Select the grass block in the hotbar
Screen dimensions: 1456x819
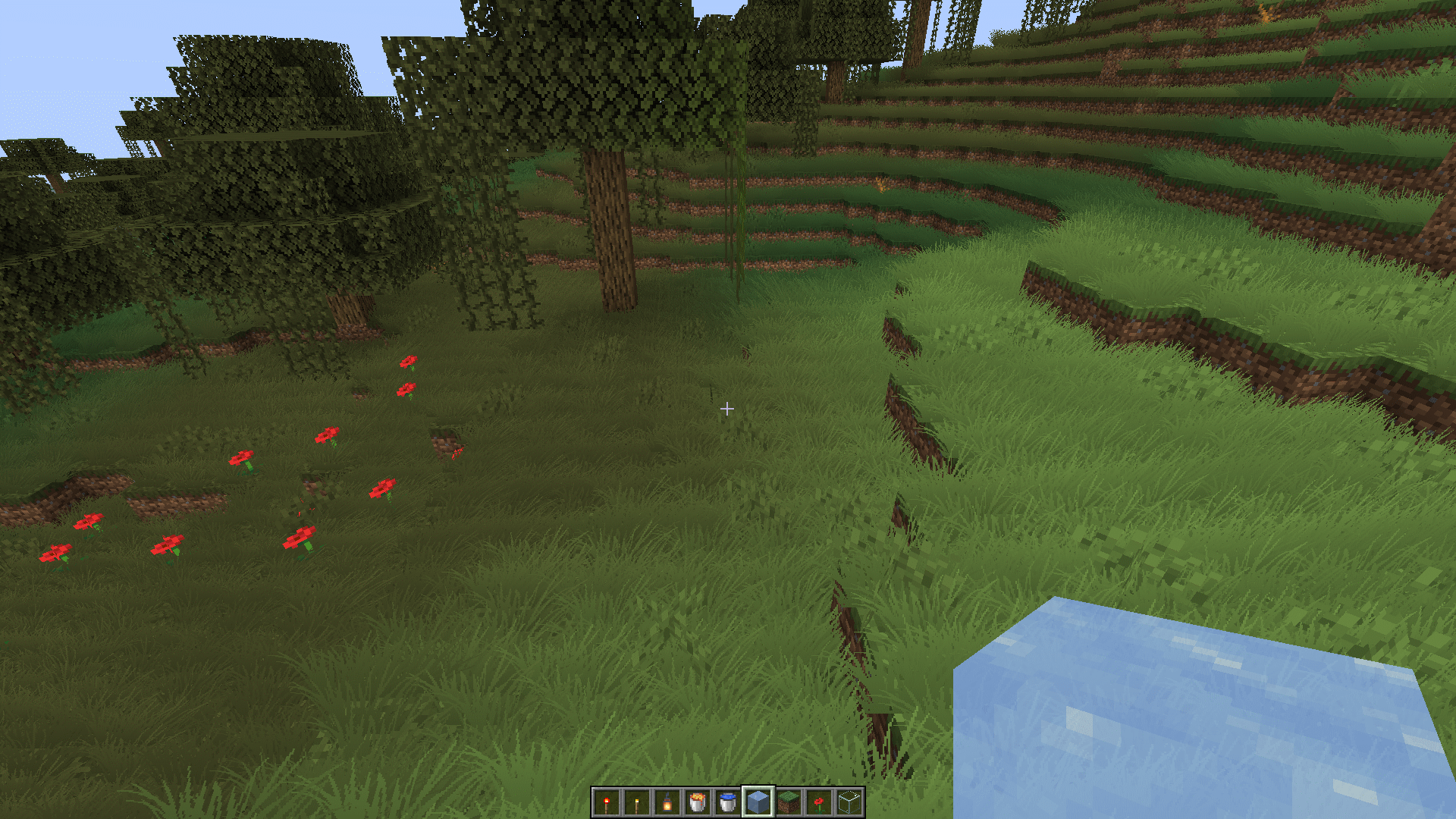[789, 802]
